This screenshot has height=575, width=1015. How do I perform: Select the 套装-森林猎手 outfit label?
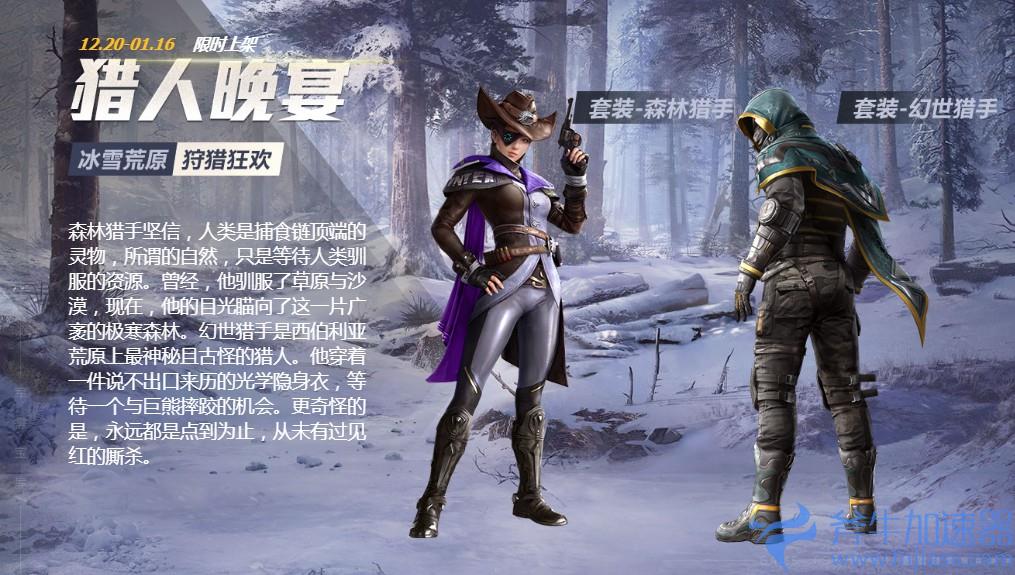(660, 109)
